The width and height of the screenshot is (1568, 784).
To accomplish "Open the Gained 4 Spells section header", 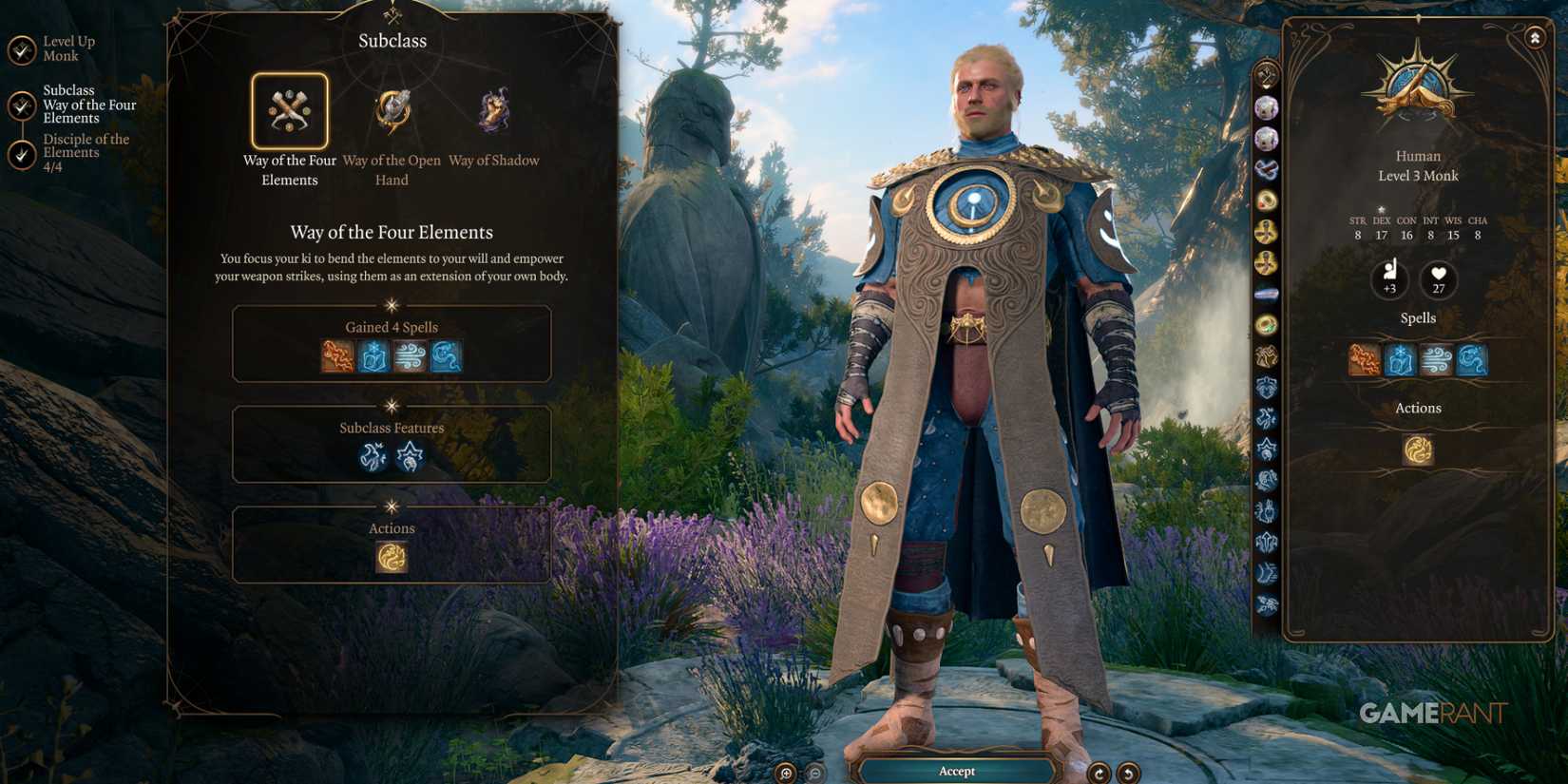I will point(392,326).
